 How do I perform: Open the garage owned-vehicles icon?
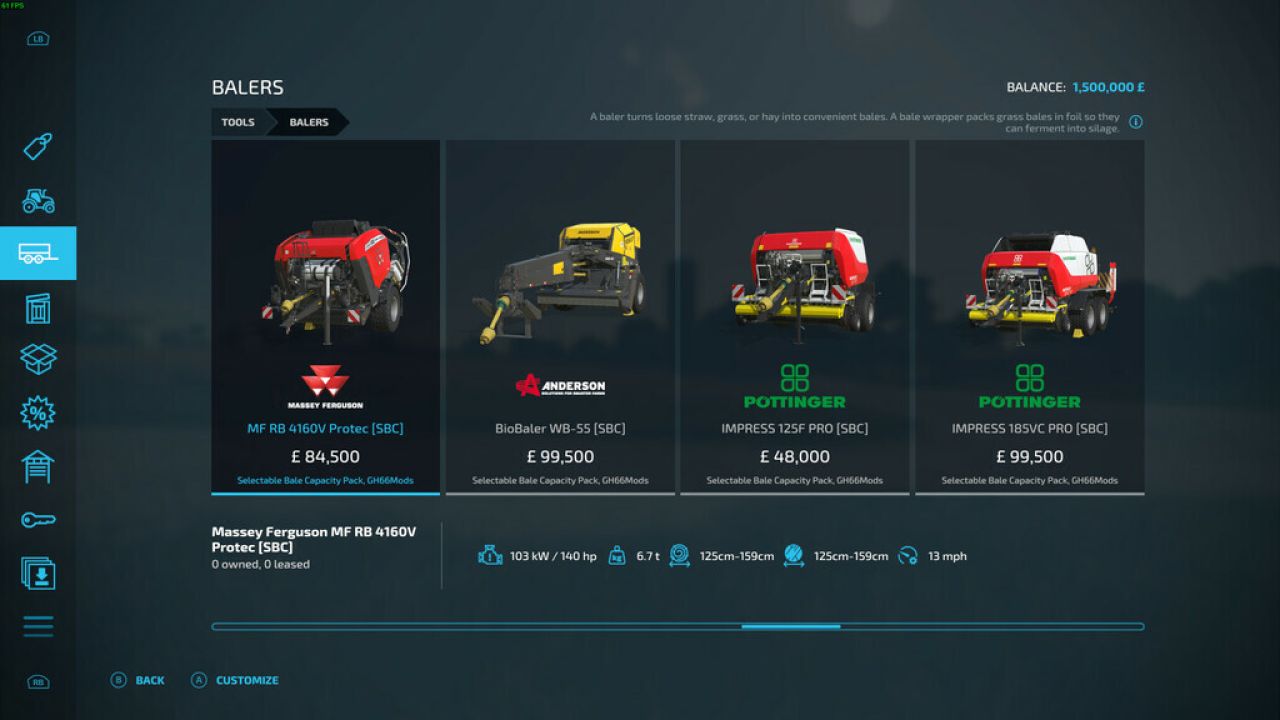37,466
